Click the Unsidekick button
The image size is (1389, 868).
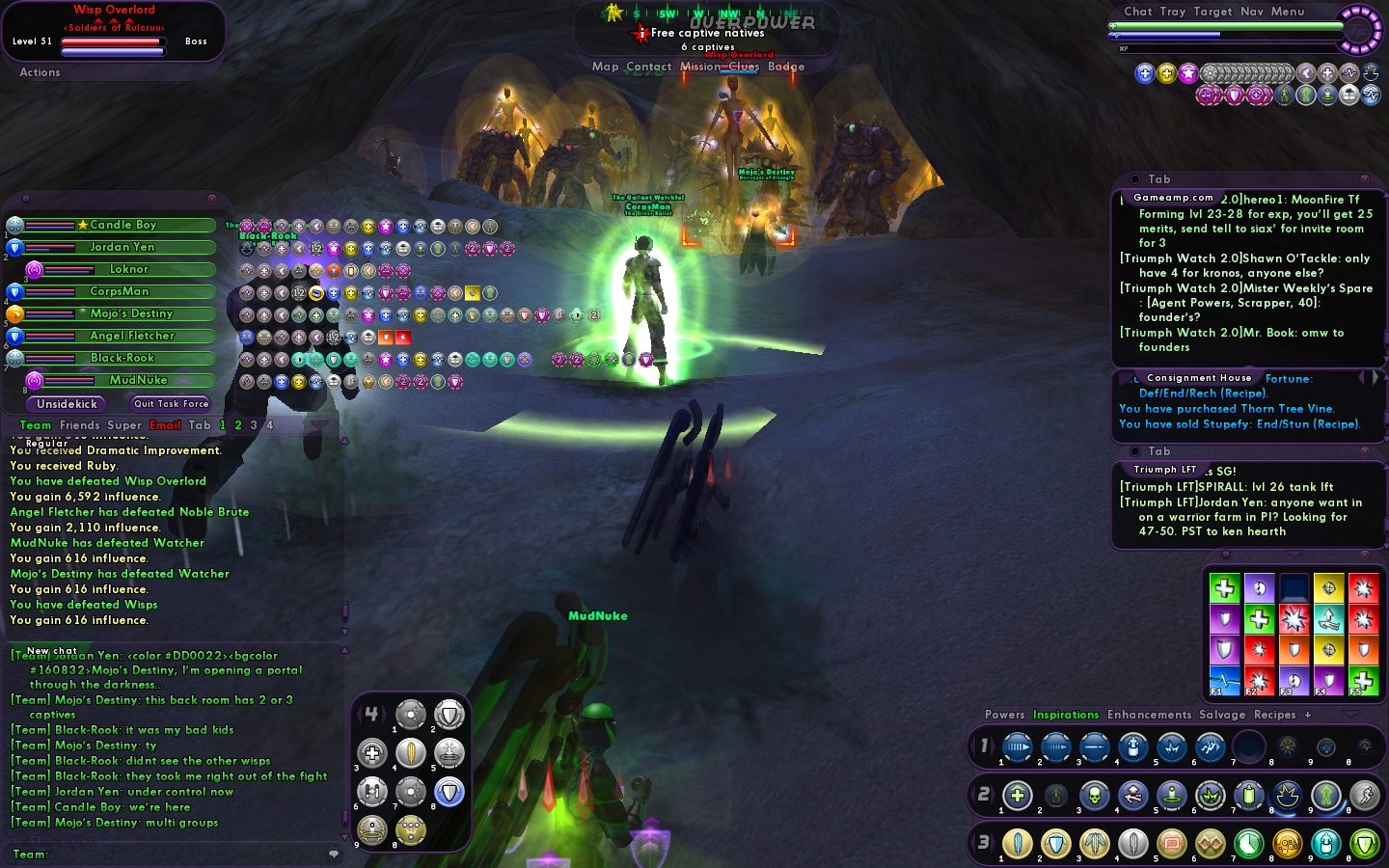click(68, 404)
